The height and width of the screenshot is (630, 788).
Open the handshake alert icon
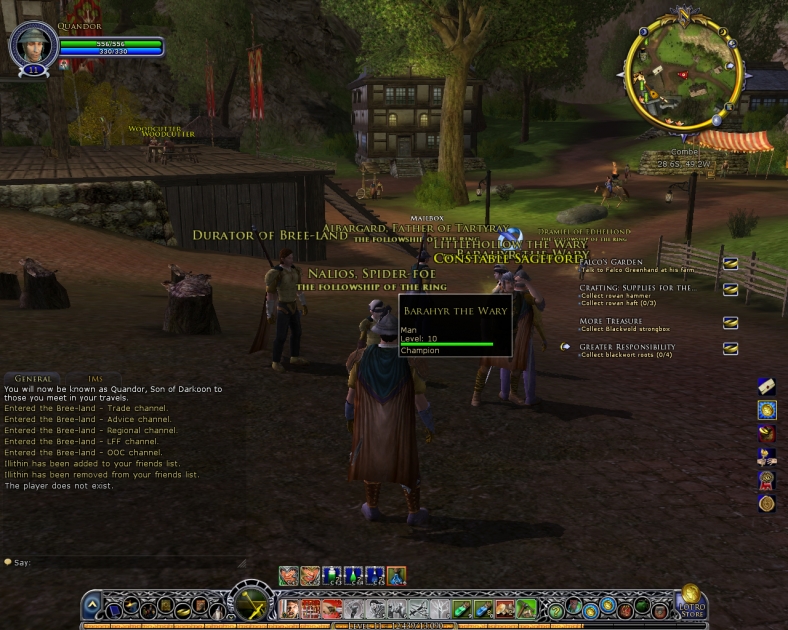[x=767, y=457]
